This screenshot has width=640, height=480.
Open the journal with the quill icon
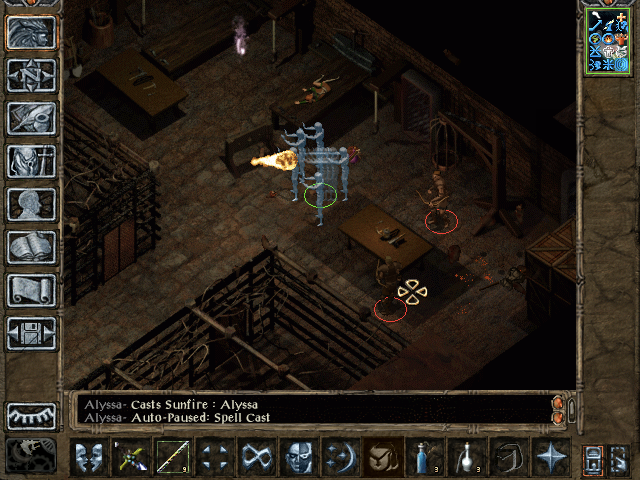pos(32,118)
